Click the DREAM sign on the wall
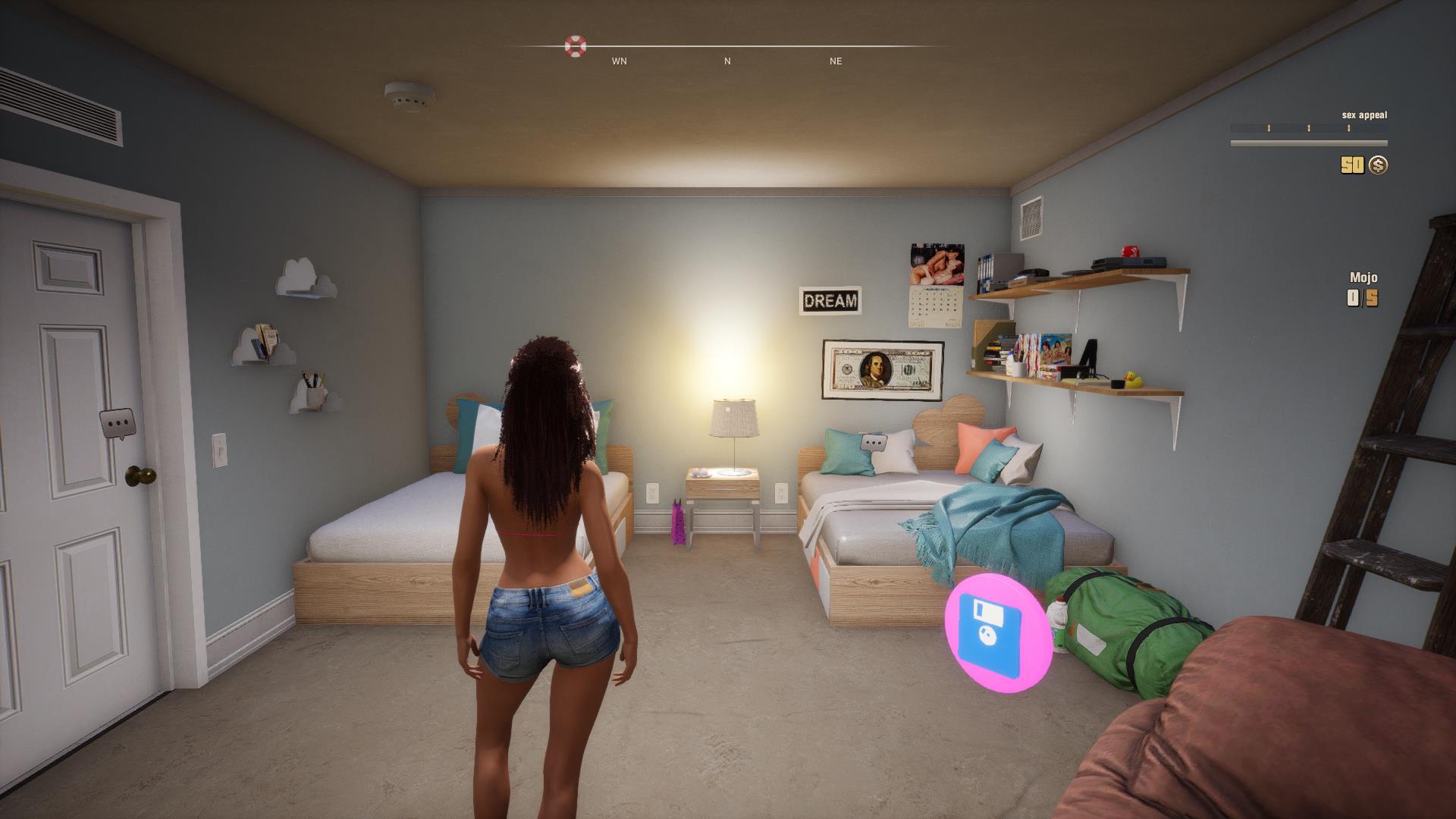The width and height of the screenshot is (1456, 819). tap(831, 302)
